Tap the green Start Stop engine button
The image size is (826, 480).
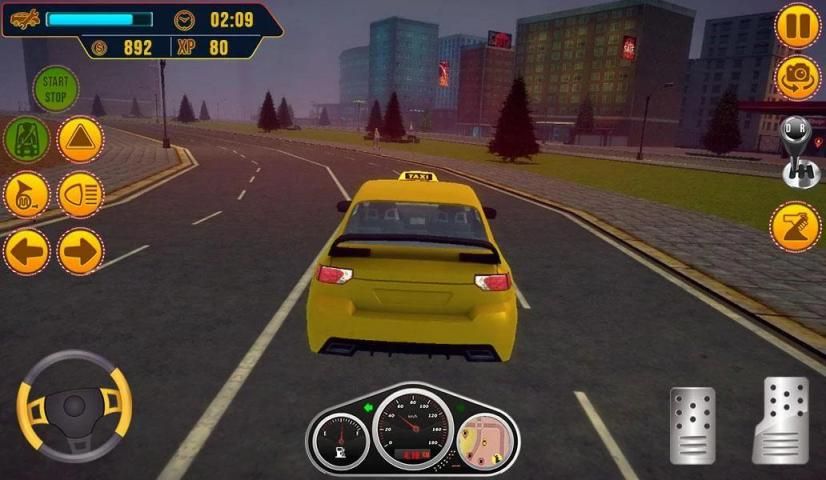[56, 89]
